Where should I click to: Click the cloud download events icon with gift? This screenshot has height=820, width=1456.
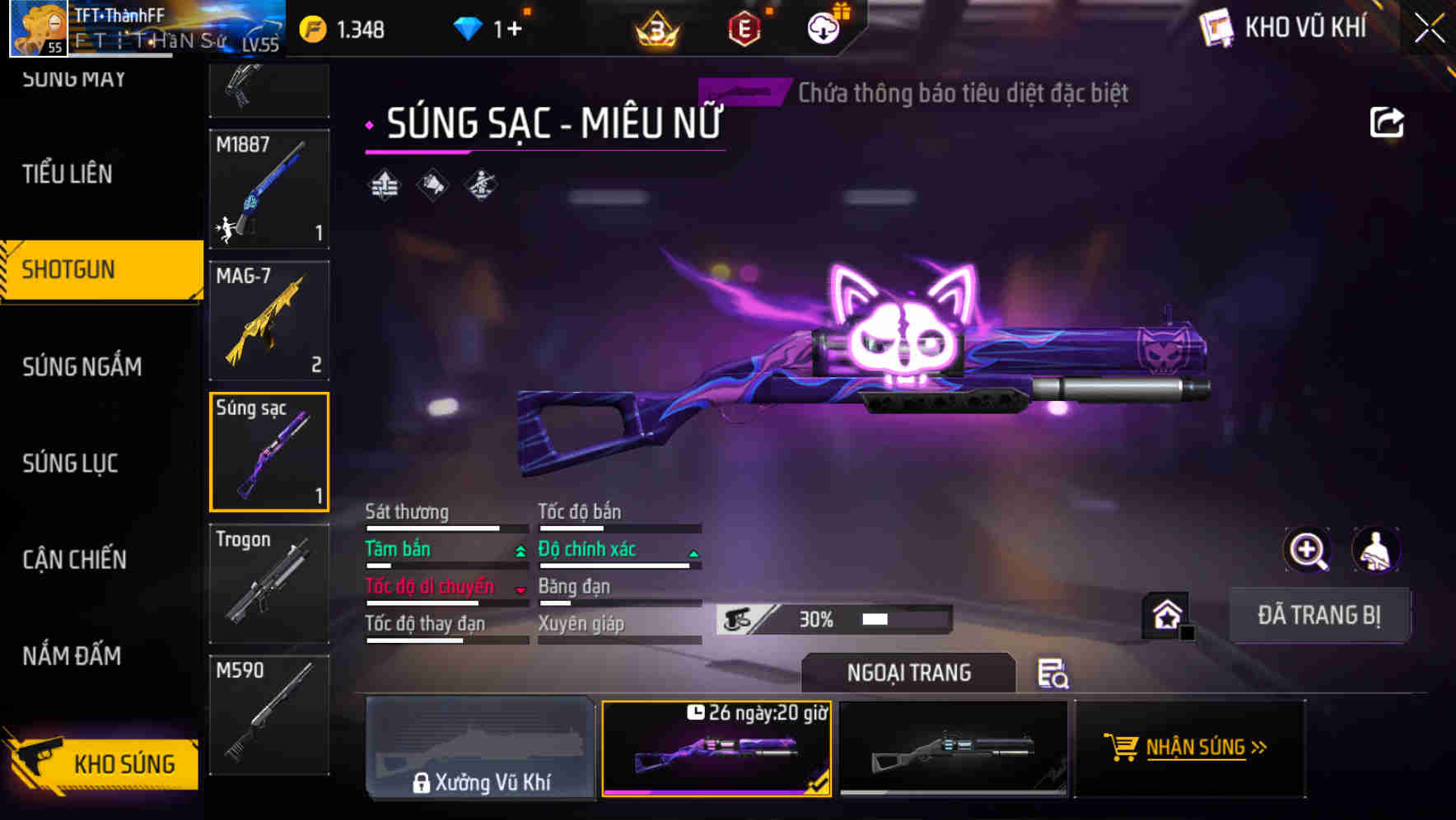pos(821,30)
